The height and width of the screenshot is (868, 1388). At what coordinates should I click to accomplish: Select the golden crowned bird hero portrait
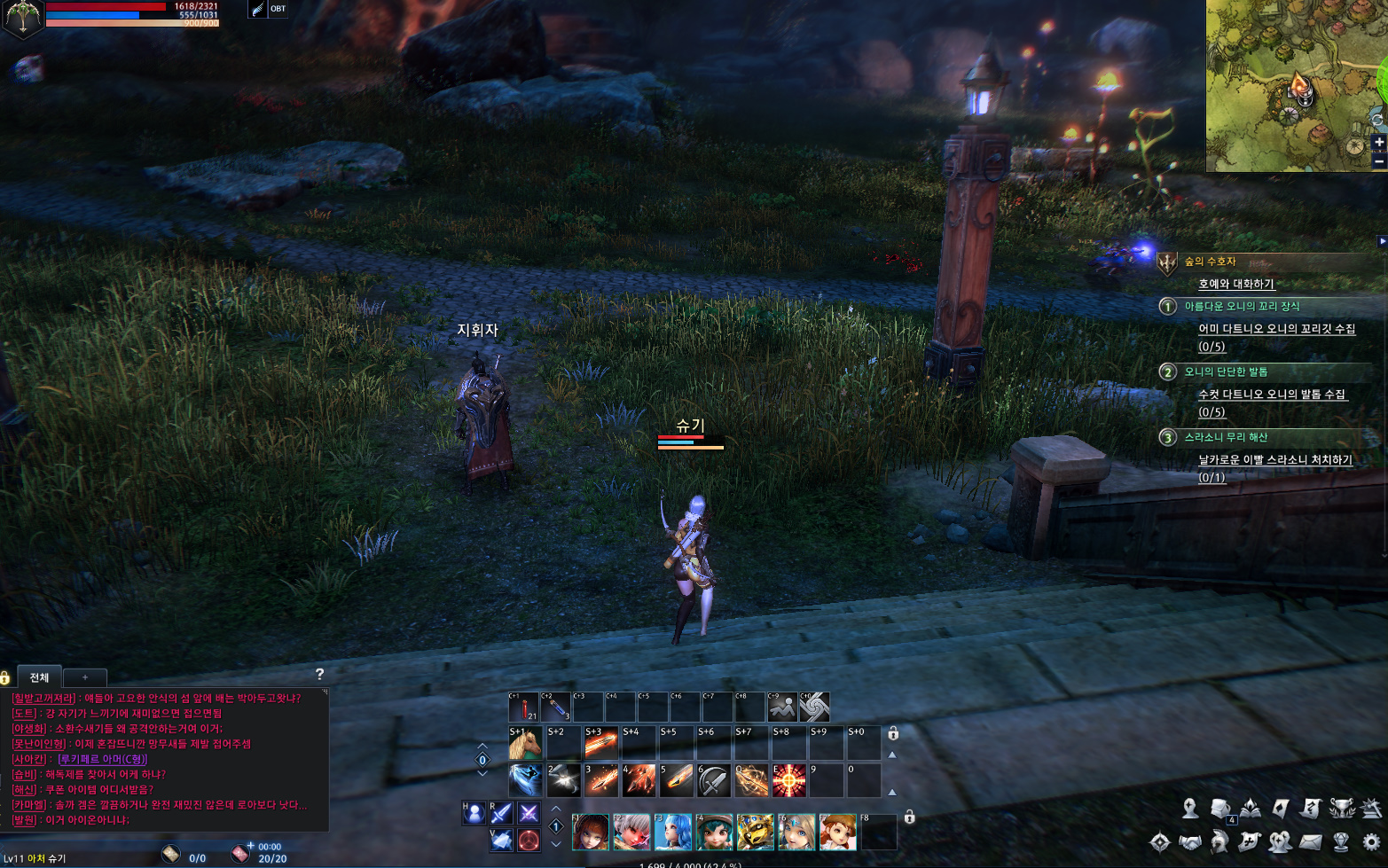755,833
